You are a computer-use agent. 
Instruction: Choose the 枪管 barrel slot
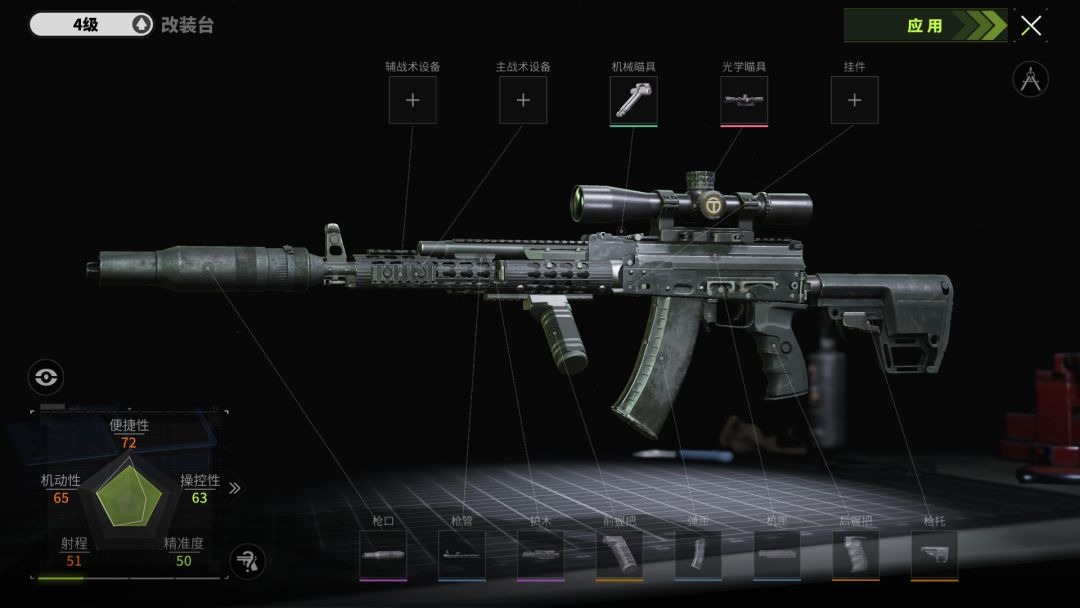(x=462, y=554)
